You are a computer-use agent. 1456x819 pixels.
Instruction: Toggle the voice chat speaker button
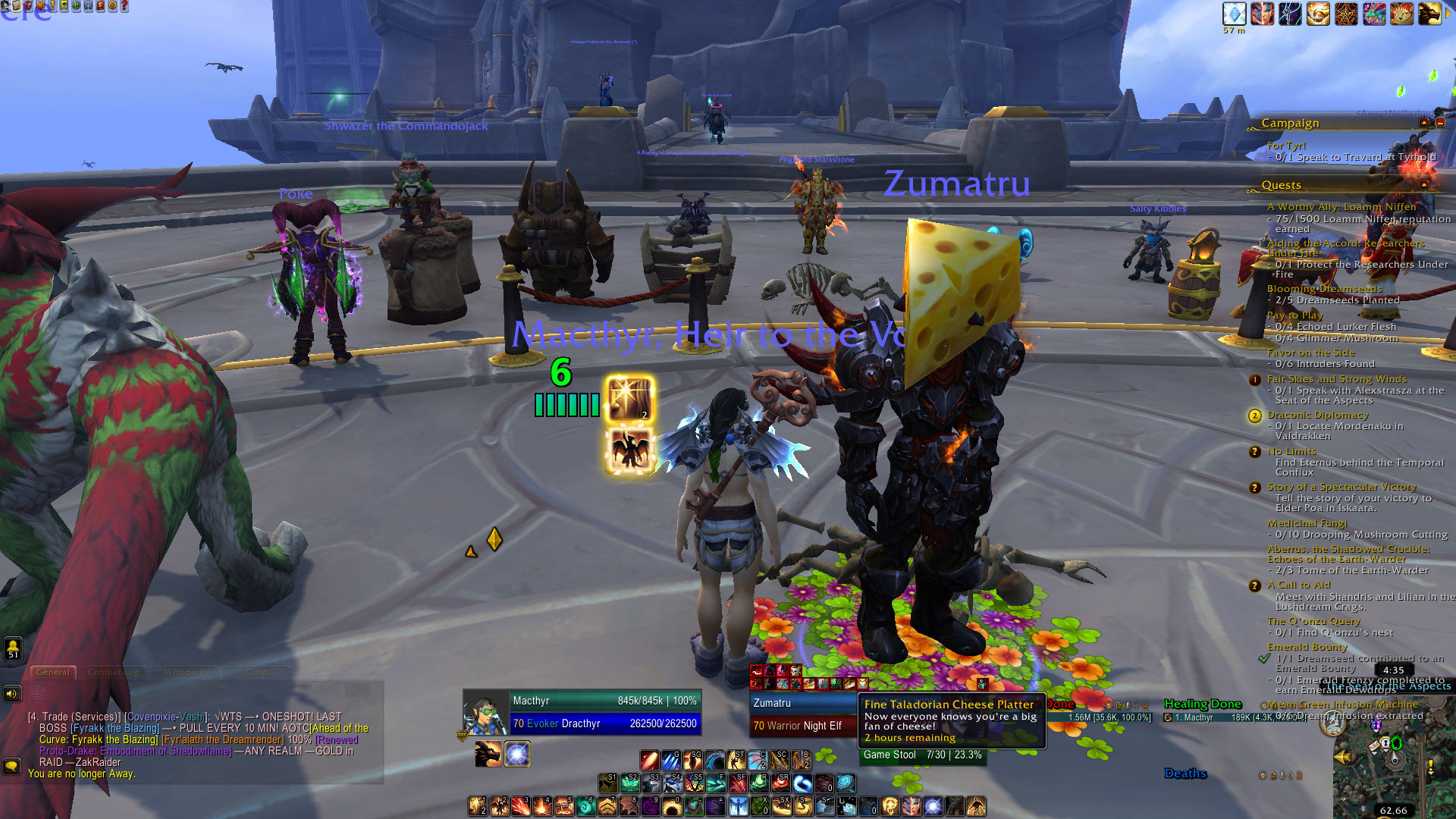[12, 693]
